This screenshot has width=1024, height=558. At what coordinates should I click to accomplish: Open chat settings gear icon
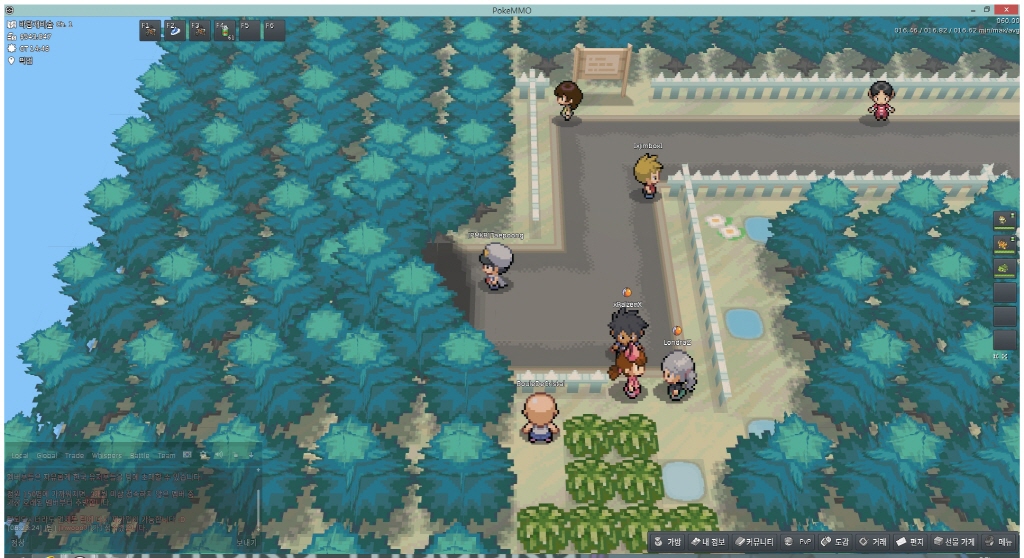click(203, 455)
